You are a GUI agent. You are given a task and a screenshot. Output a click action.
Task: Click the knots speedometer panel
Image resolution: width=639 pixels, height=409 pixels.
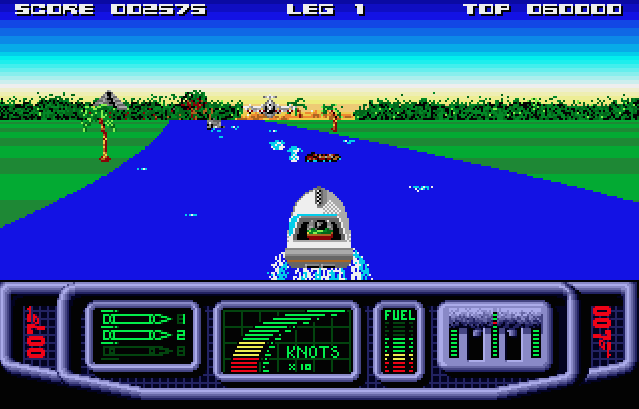(287, 341)
